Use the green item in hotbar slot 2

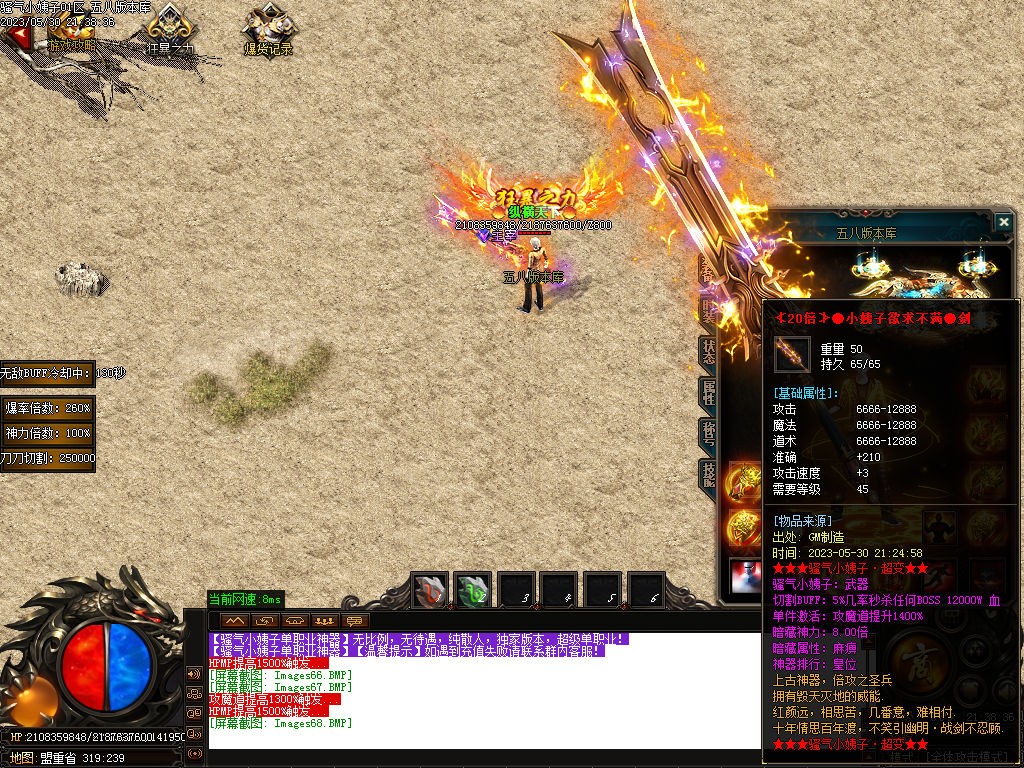(473, 591)
